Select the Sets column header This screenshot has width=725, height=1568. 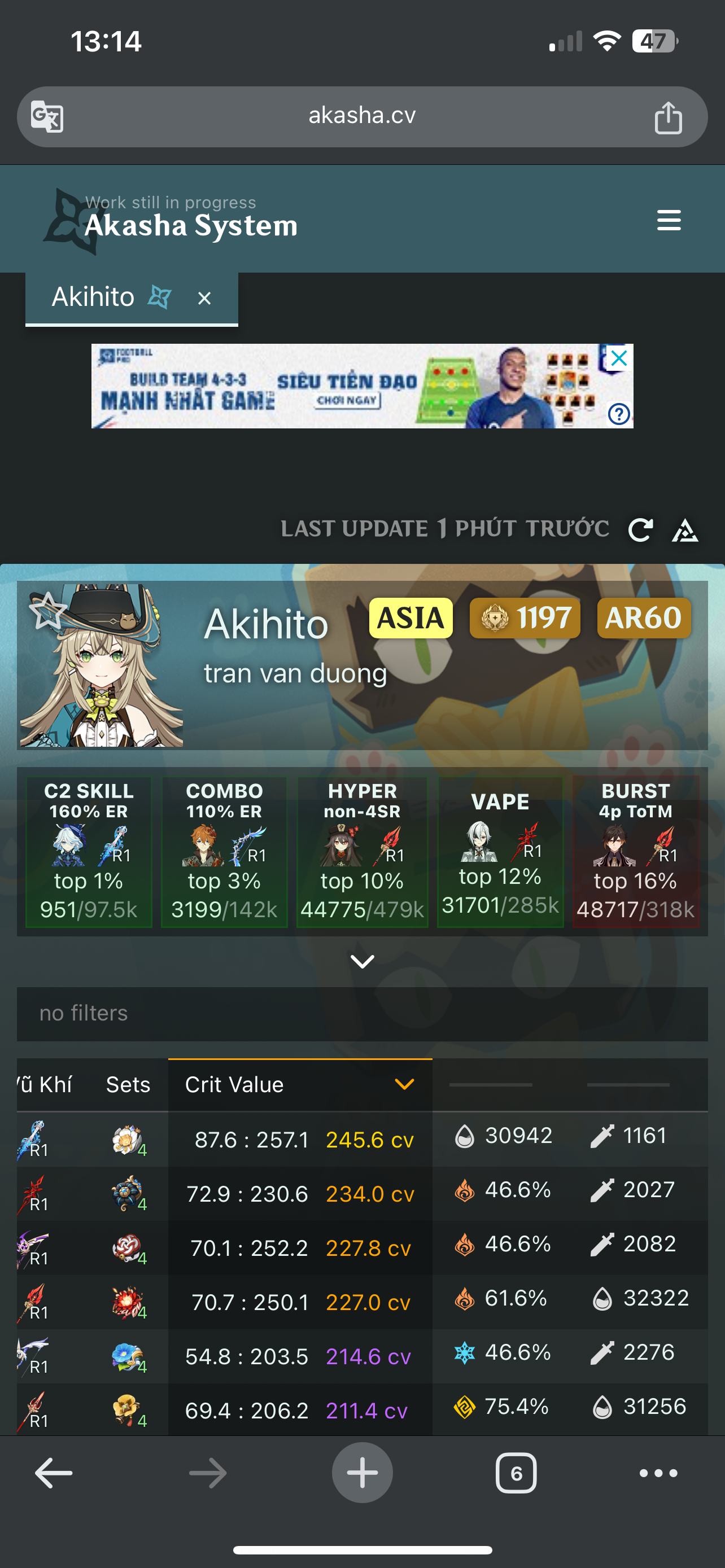[128, 1084]
